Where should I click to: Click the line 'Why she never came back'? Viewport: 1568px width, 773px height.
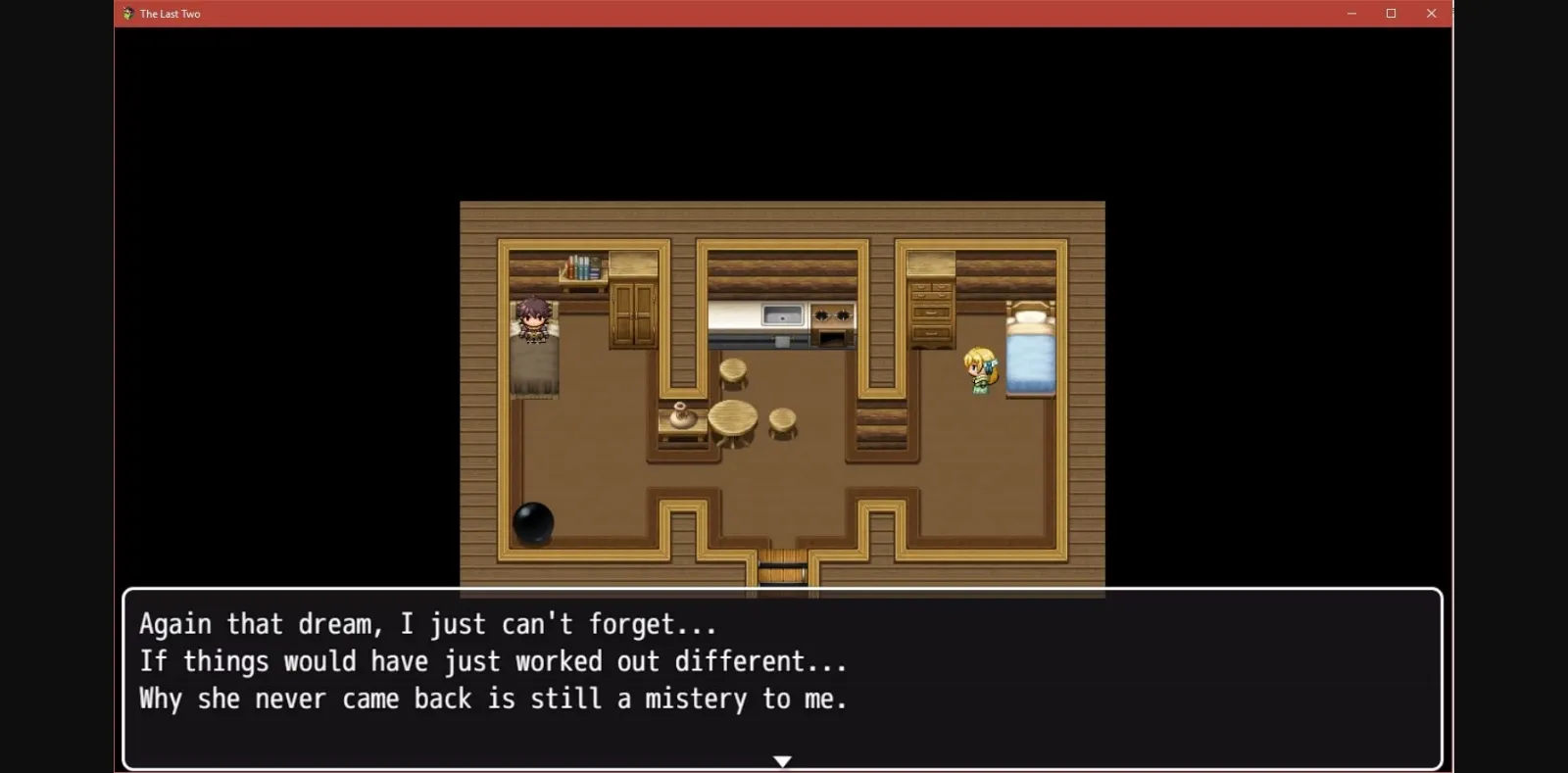493,699
